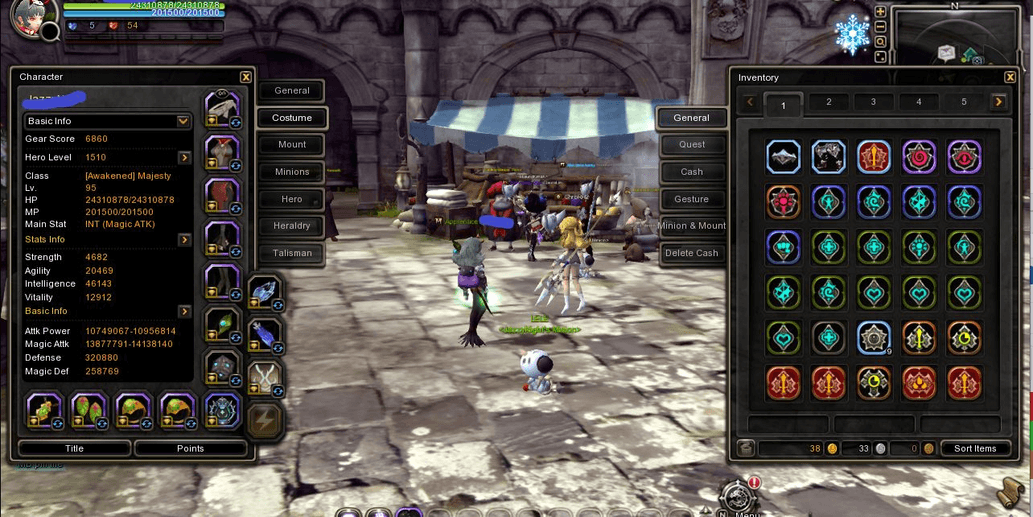Open the Points button
The height and width of the screenshot is (517, 1033).
coord(190,449)
